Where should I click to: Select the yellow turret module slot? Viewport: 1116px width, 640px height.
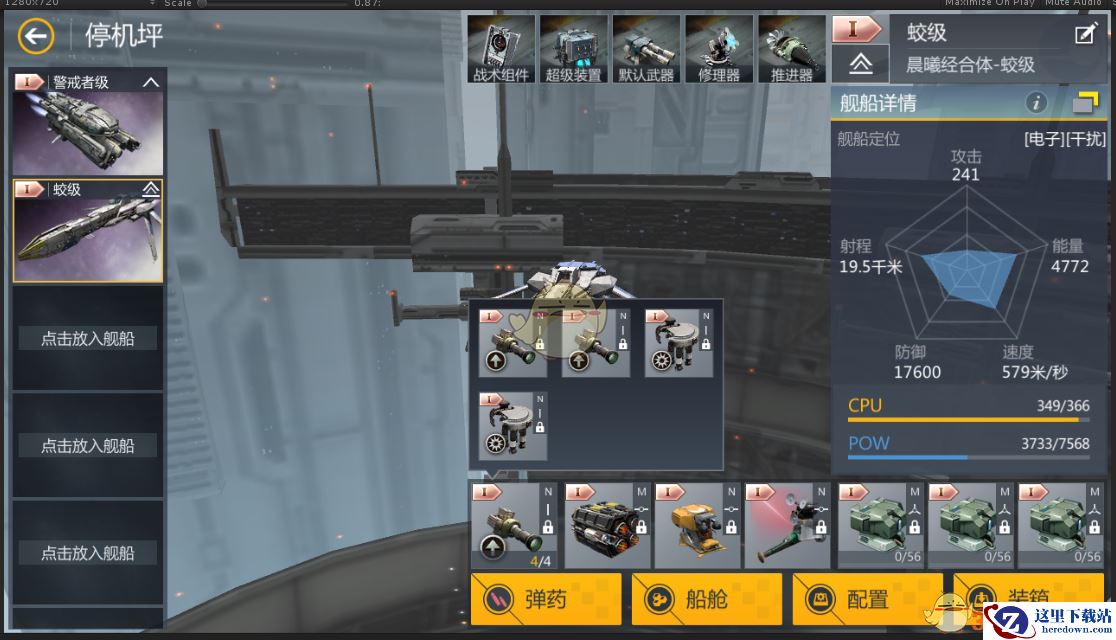[695, 526]
